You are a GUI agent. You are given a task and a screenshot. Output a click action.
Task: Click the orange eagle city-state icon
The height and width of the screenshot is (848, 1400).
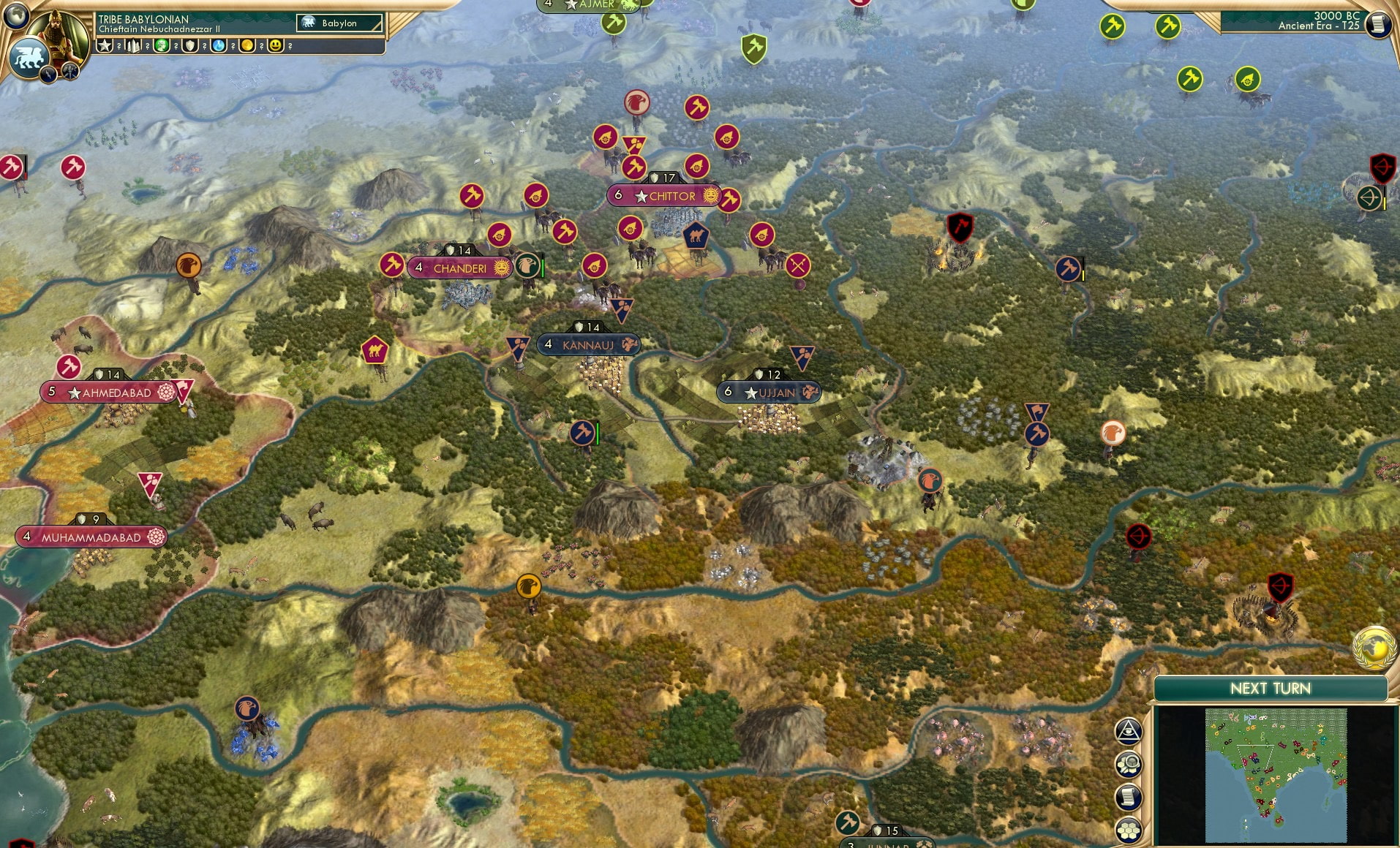(x=189, y=266)
